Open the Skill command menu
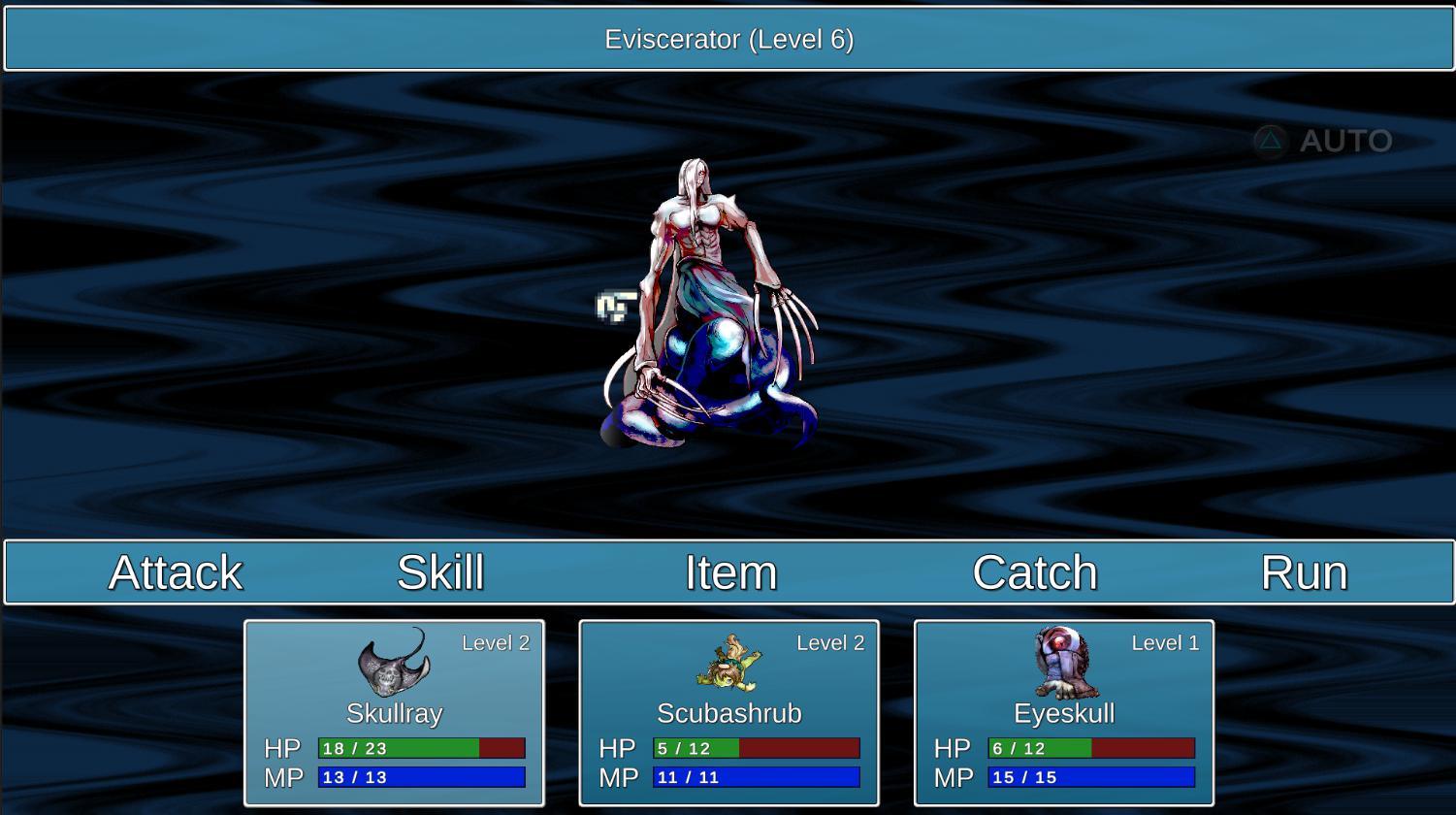1456x815 pixels. pyautogui.click(x=440, y=572)
